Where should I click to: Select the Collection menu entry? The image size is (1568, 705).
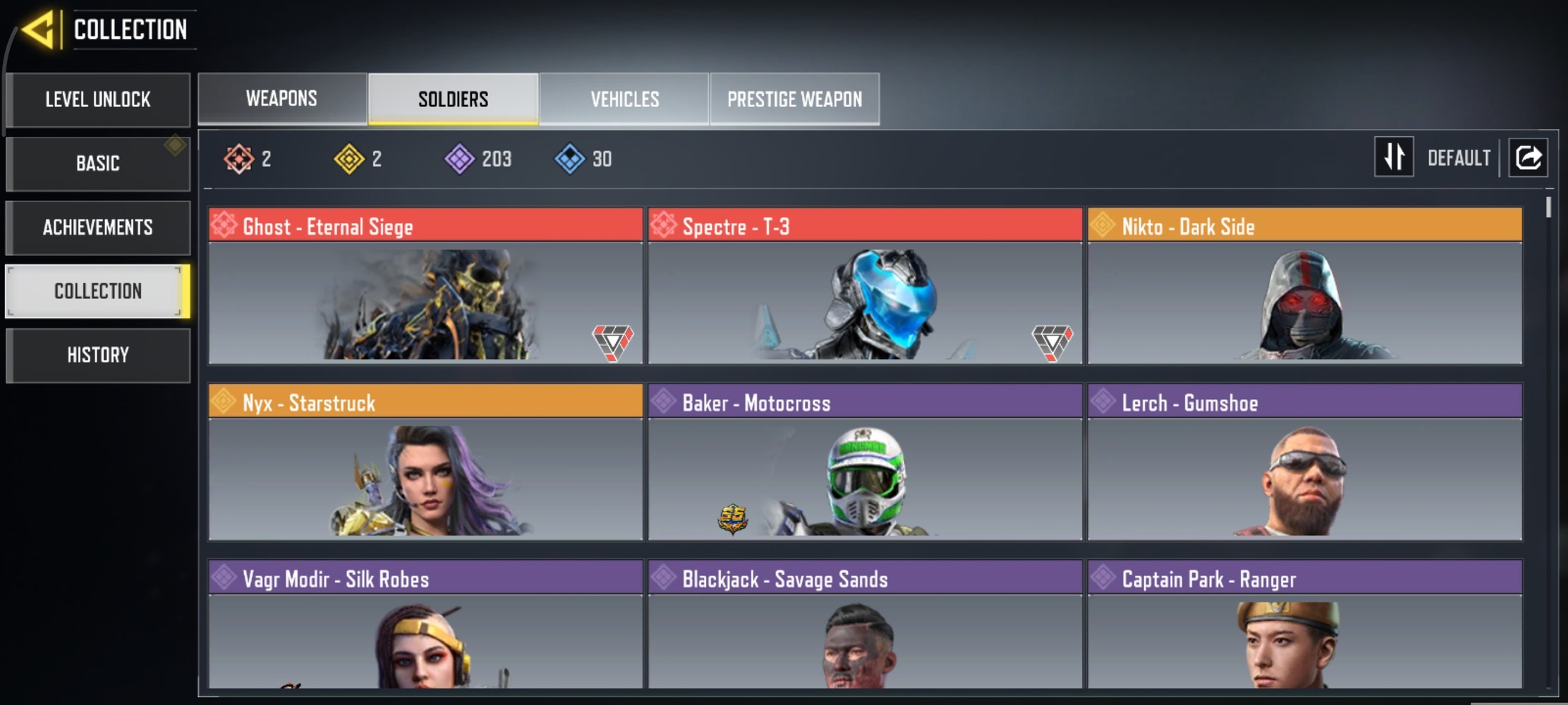tap(98, 291)
